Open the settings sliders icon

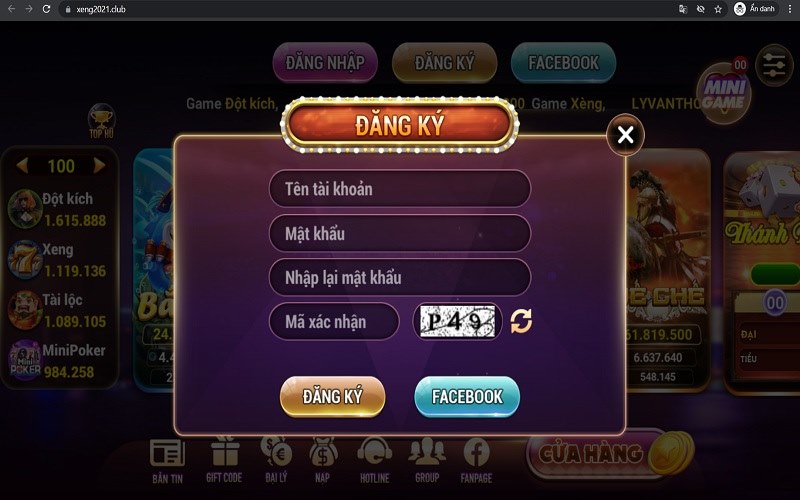773,64
